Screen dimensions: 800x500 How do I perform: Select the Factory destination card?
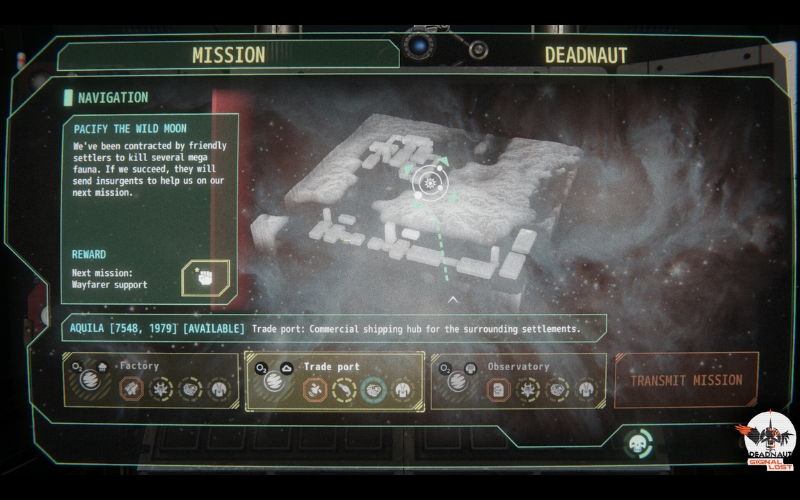click(x=152, y=380)
